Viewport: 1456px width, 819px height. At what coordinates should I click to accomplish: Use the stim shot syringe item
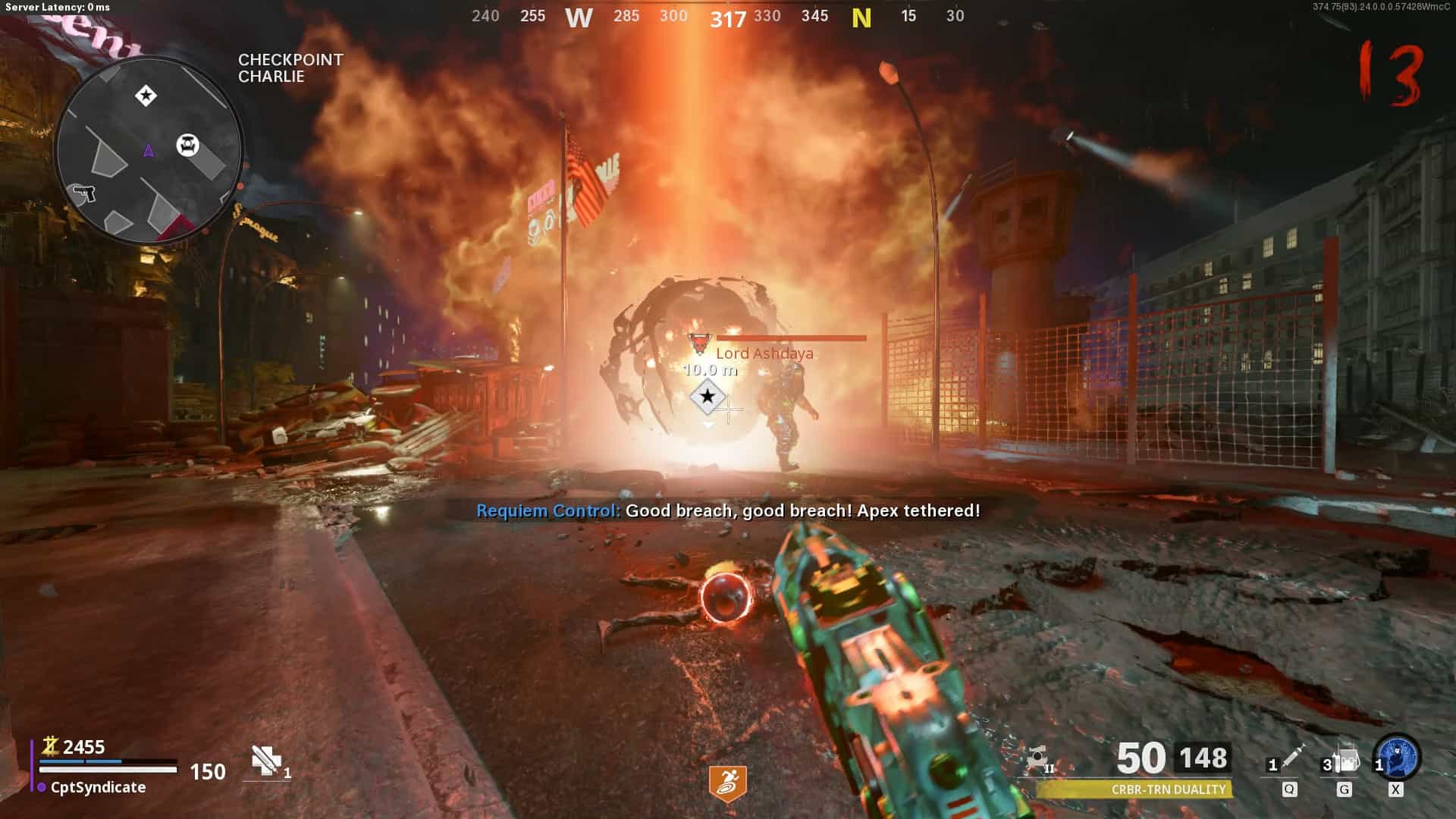click(1291, 758)
